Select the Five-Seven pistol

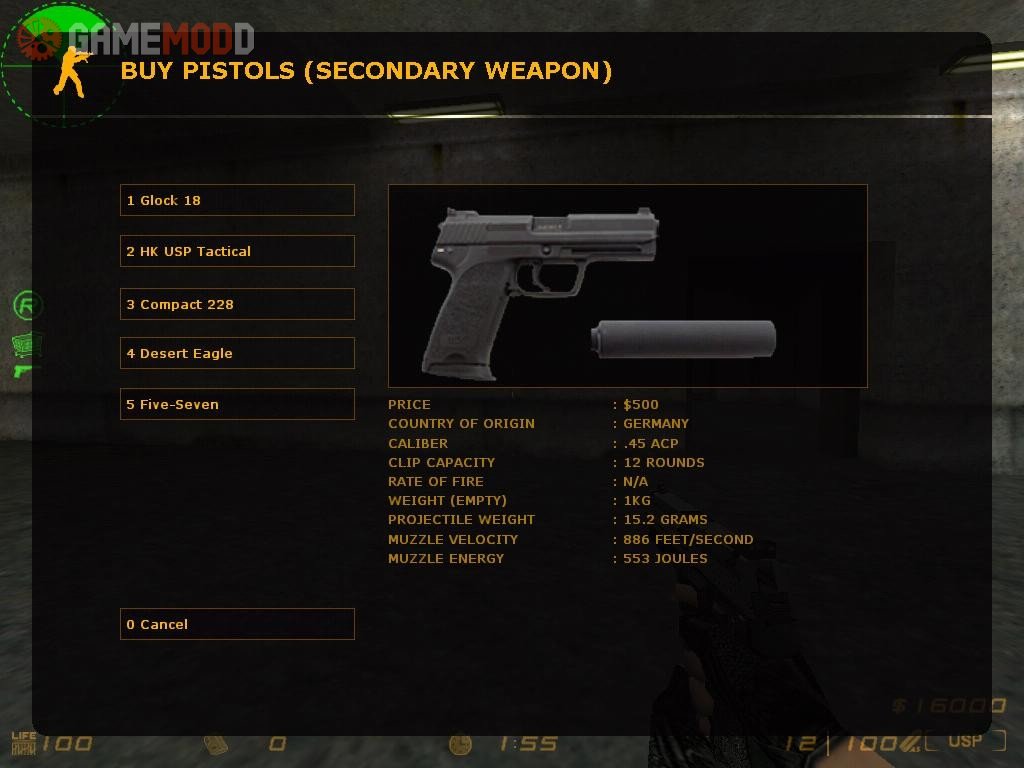pos(237,404)
